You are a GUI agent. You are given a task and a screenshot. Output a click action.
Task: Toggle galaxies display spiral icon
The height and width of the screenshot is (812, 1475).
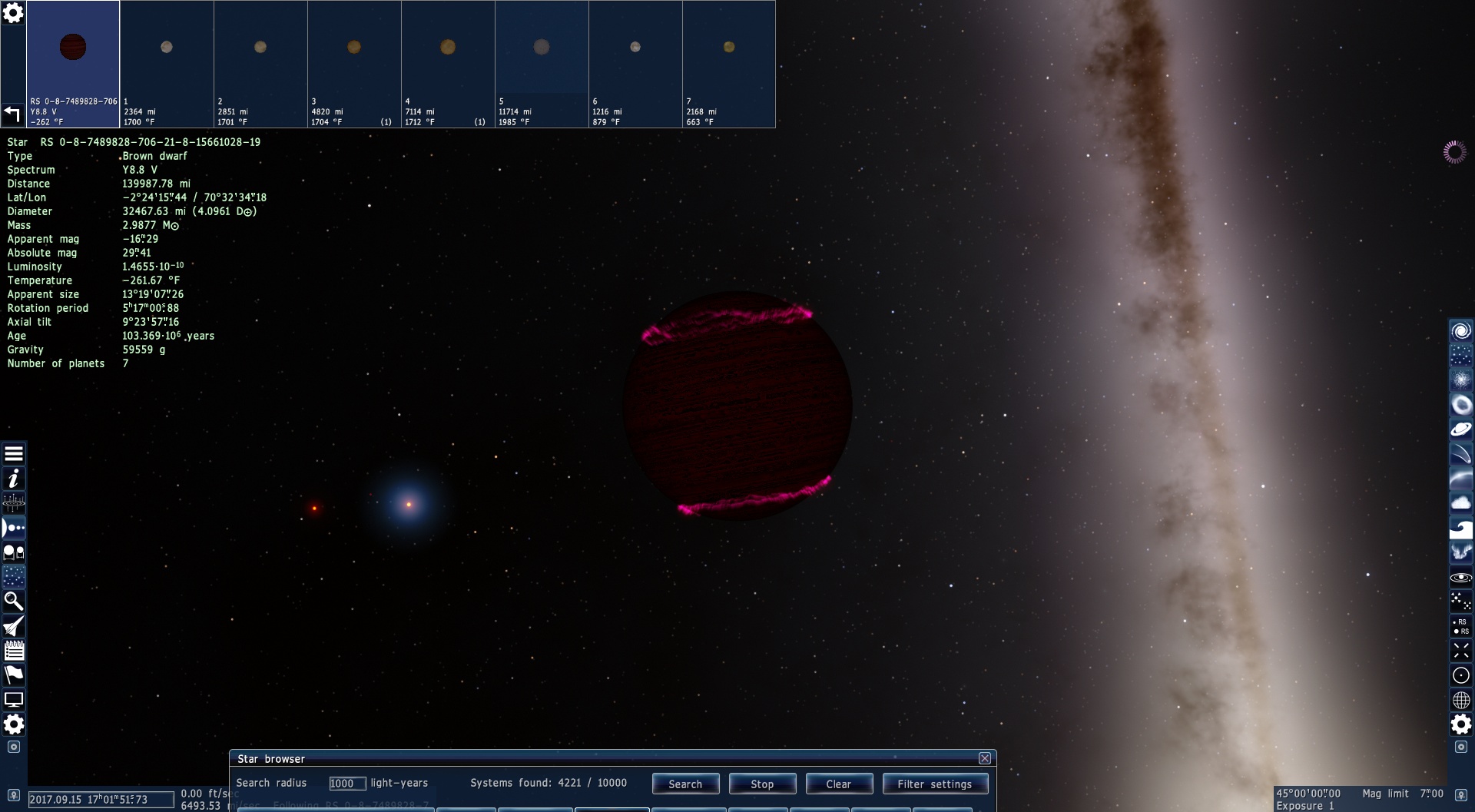pos(1460,330)
